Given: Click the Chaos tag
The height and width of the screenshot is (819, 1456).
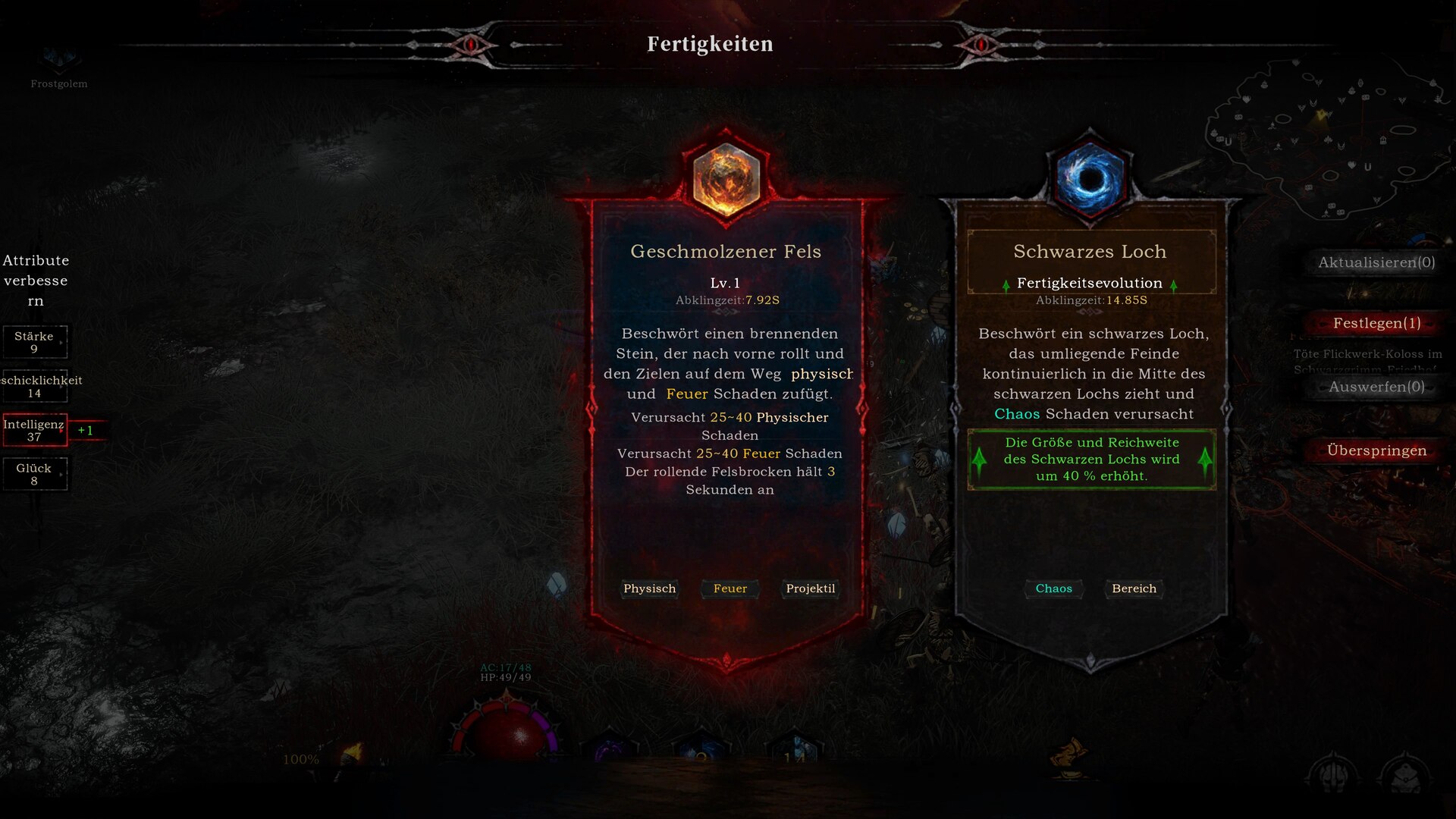Looking at the screenshot, I should [1053, 588].
